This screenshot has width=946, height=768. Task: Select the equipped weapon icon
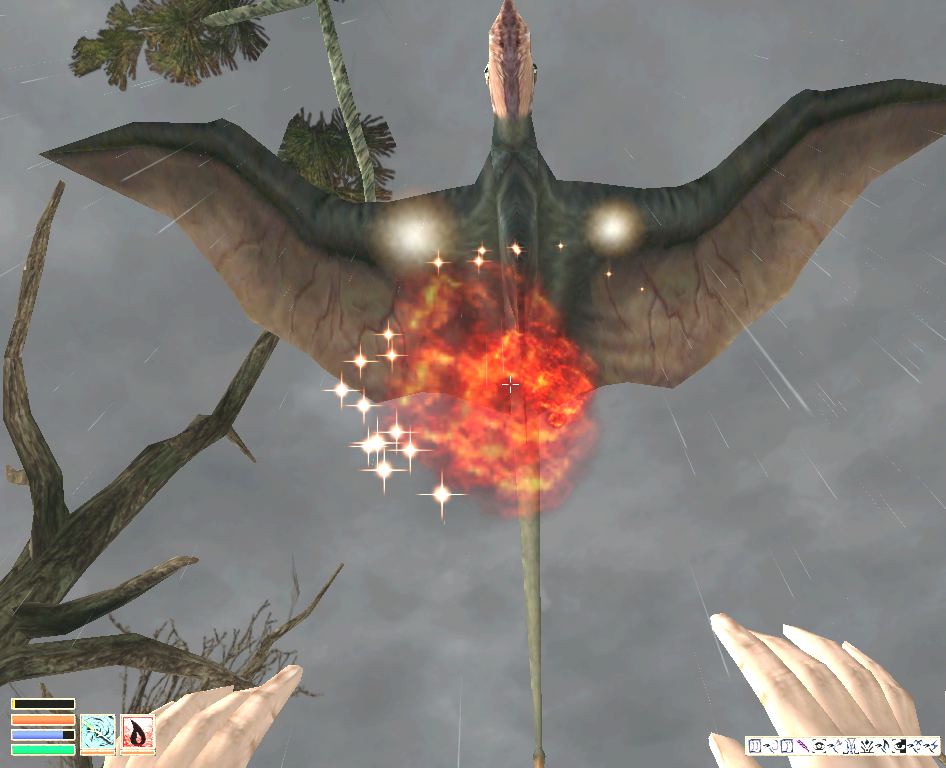[98, 733]
